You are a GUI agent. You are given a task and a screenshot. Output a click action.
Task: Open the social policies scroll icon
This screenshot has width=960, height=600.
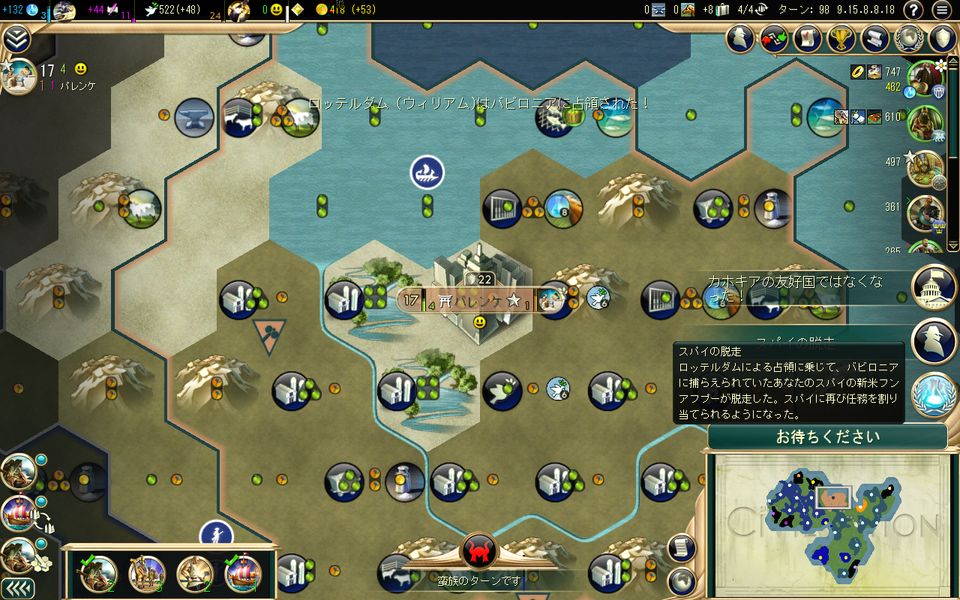click(876, 38)
